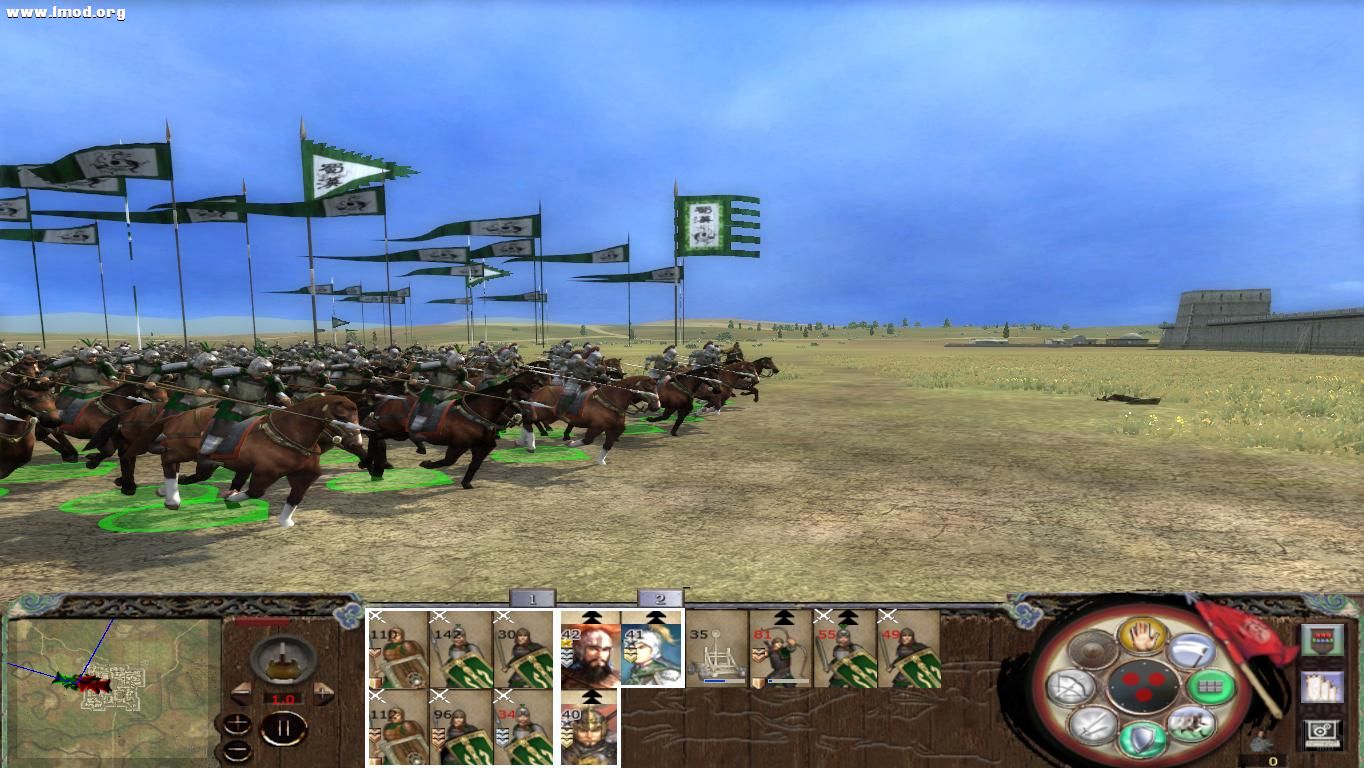Click the green group formation grid icon

pyautogui.click(x=1211, y=686)
